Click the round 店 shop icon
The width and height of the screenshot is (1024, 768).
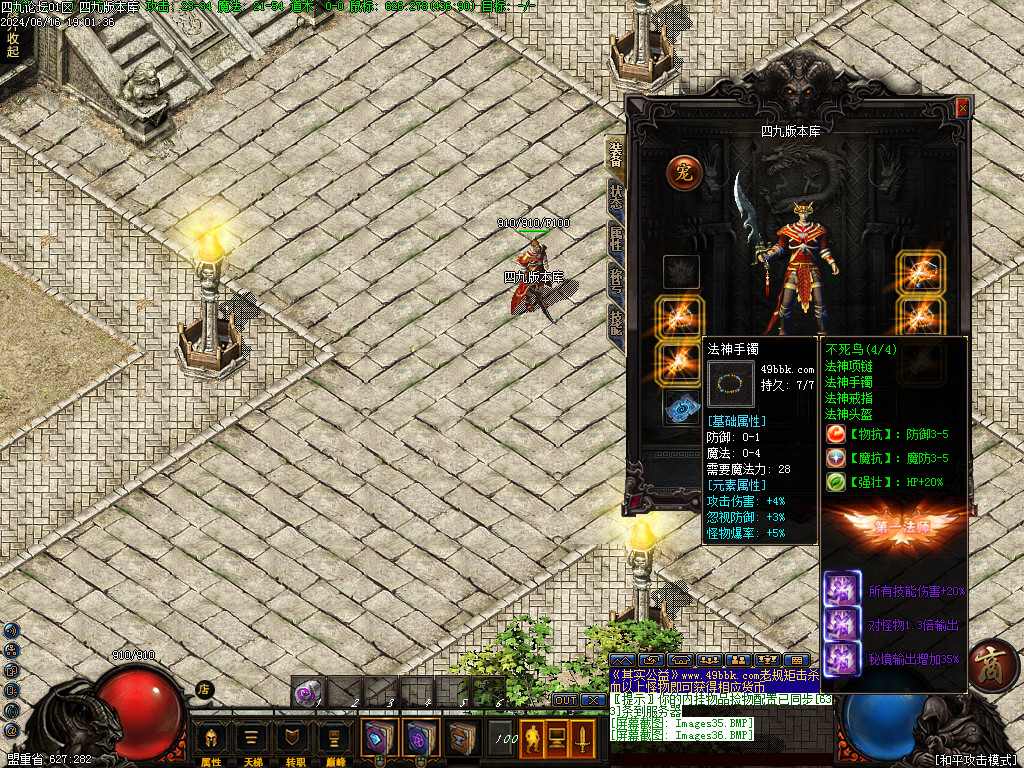point(204,688)
